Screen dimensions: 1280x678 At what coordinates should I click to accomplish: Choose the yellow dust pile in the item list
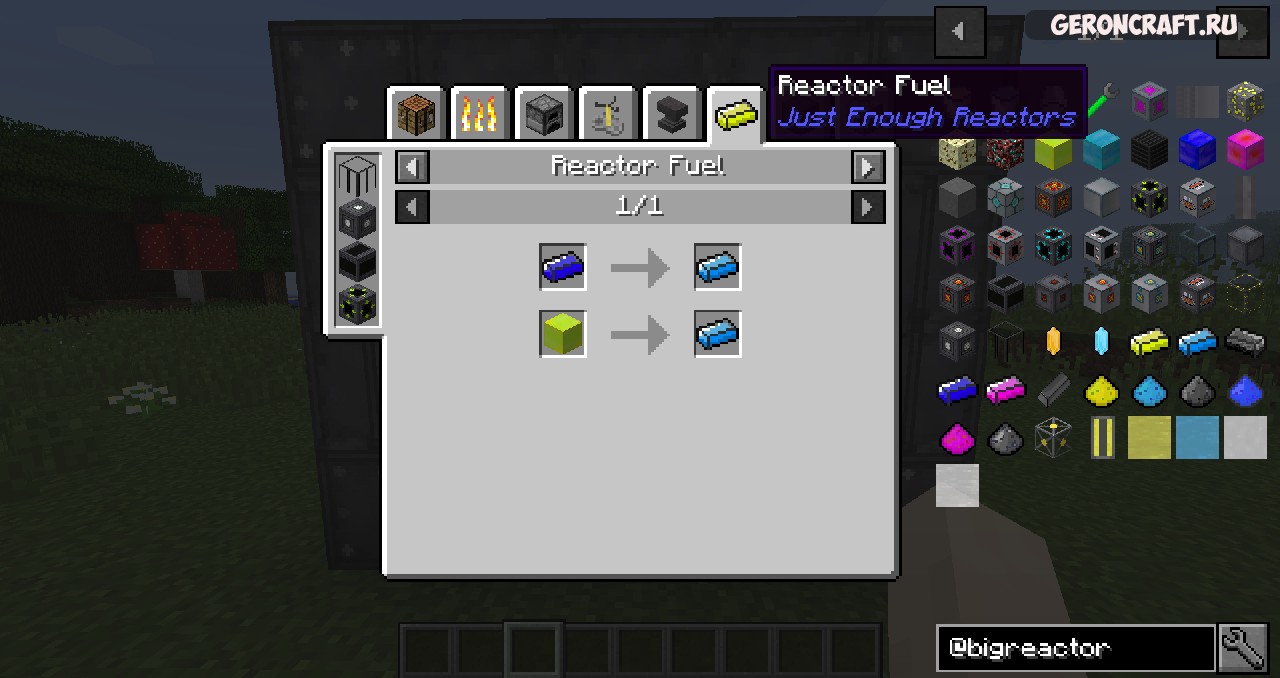pyautogui.click(x=1101, y=391)
